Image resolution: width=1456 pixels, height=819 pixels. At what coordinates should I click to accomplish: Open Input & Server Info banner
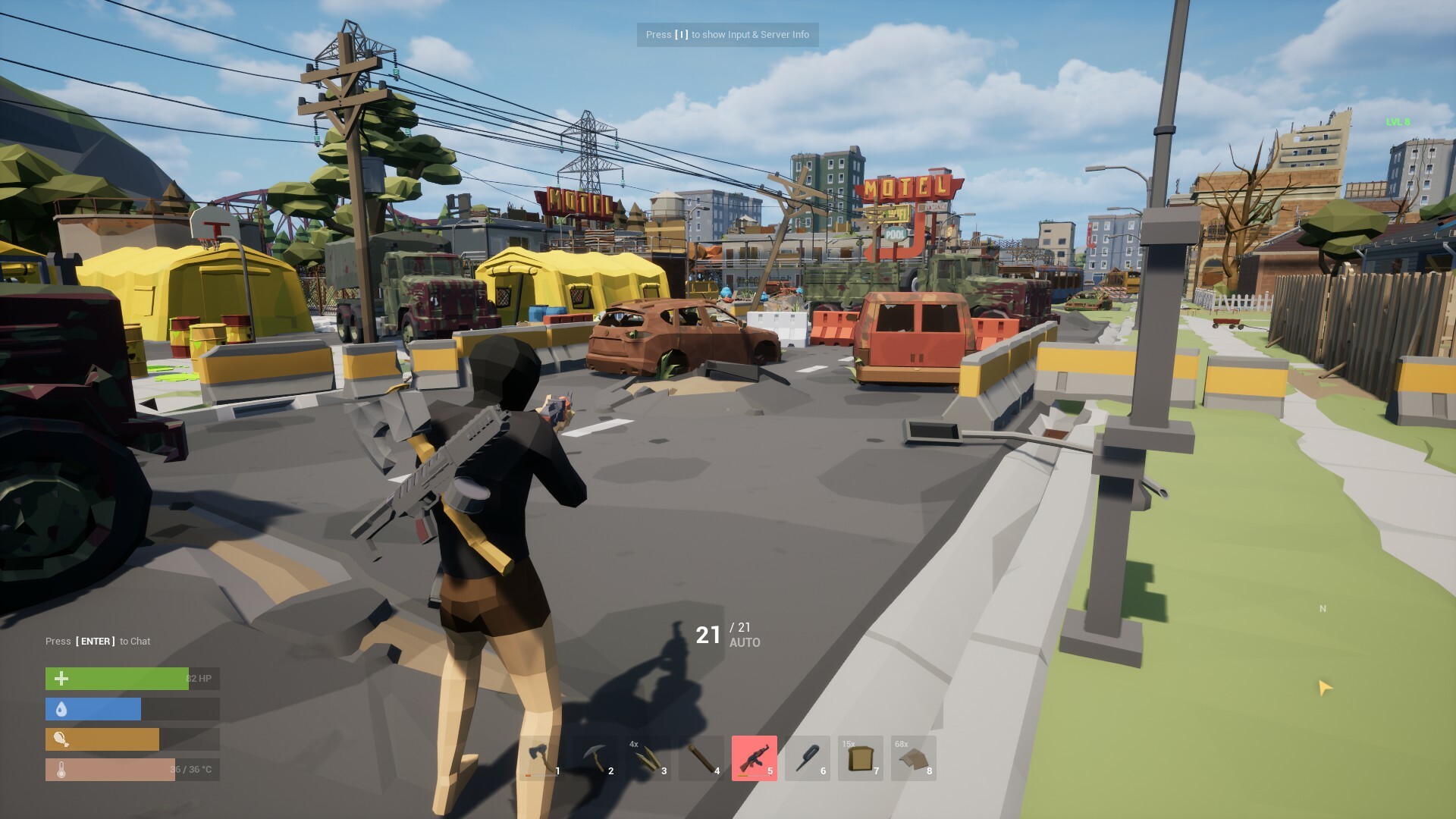click(x=726, y=35)
